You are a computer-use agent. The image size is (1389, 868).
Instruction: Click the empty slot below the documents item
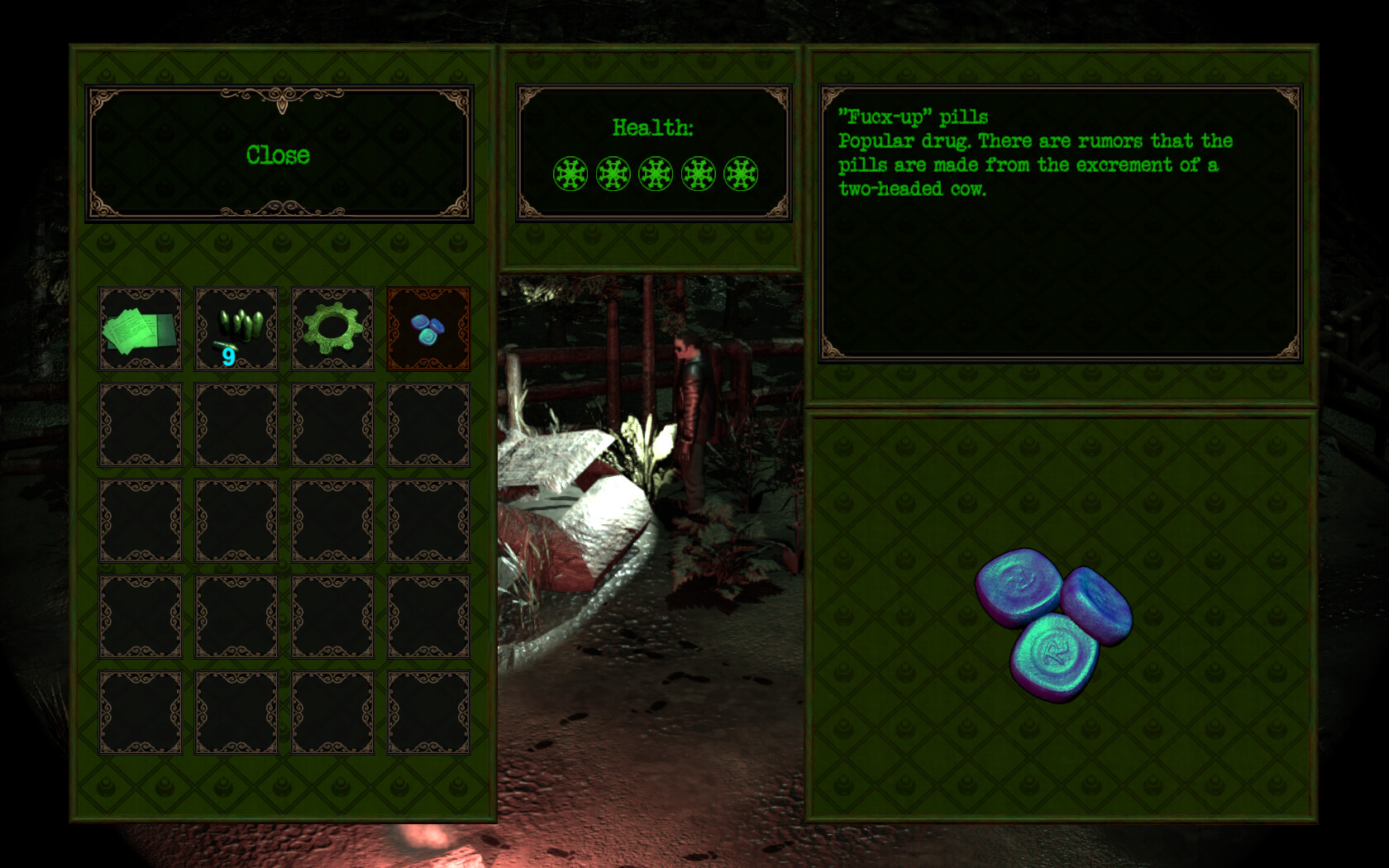pos(140,424)
